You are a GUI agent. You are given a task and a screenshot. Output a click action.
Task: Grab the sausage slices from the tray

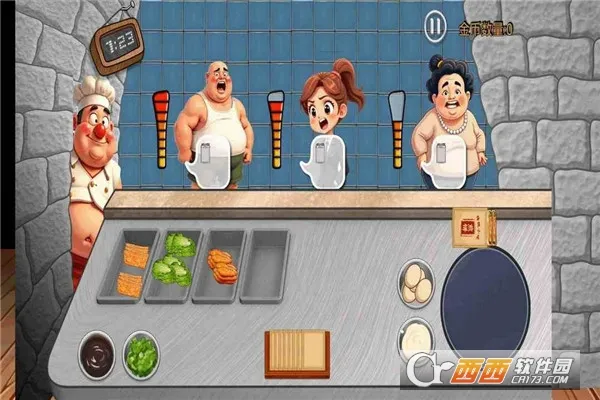(222, 265)
